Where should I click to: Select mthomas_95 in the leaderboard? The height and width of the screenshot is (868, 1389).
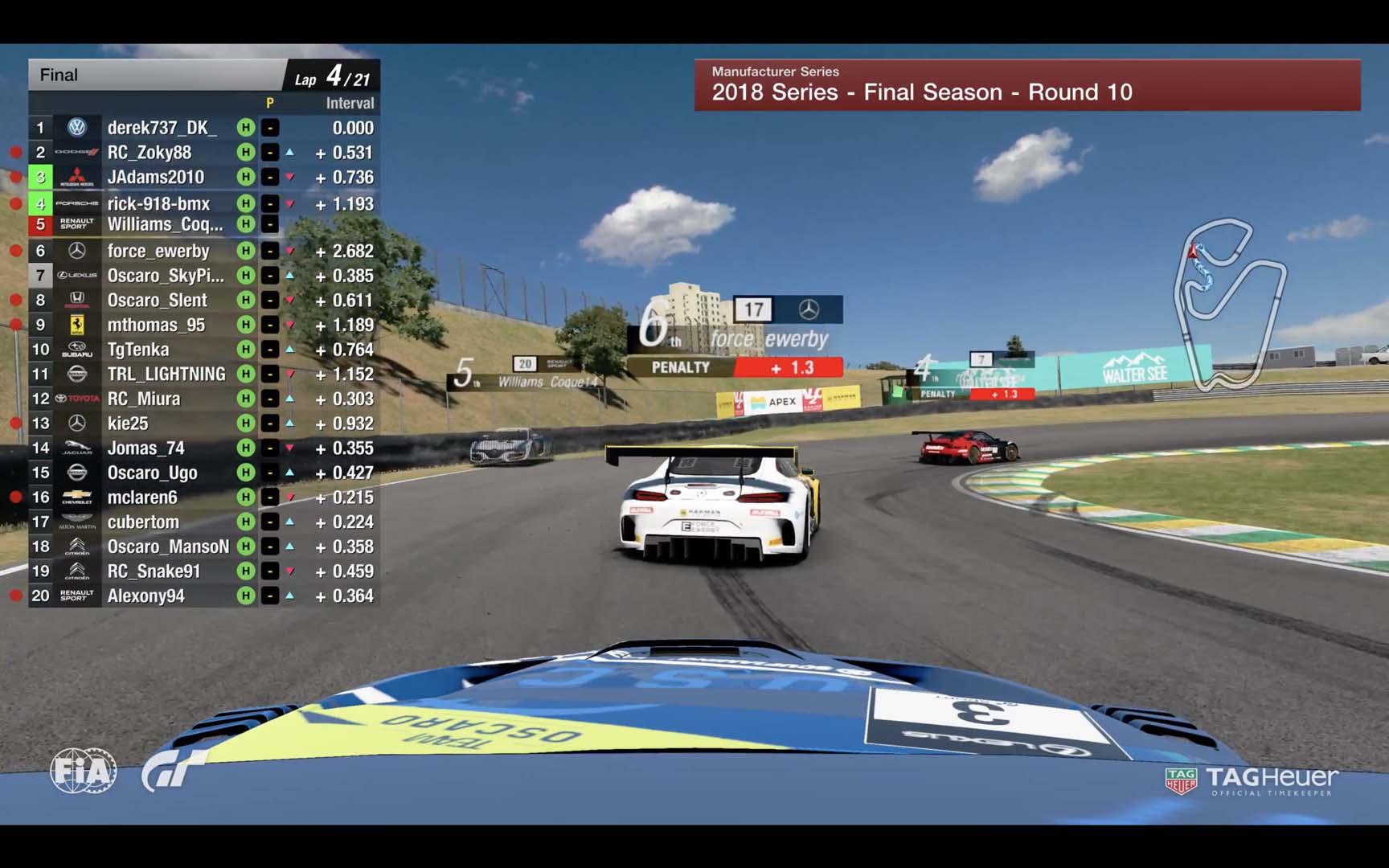coord(156,325)
